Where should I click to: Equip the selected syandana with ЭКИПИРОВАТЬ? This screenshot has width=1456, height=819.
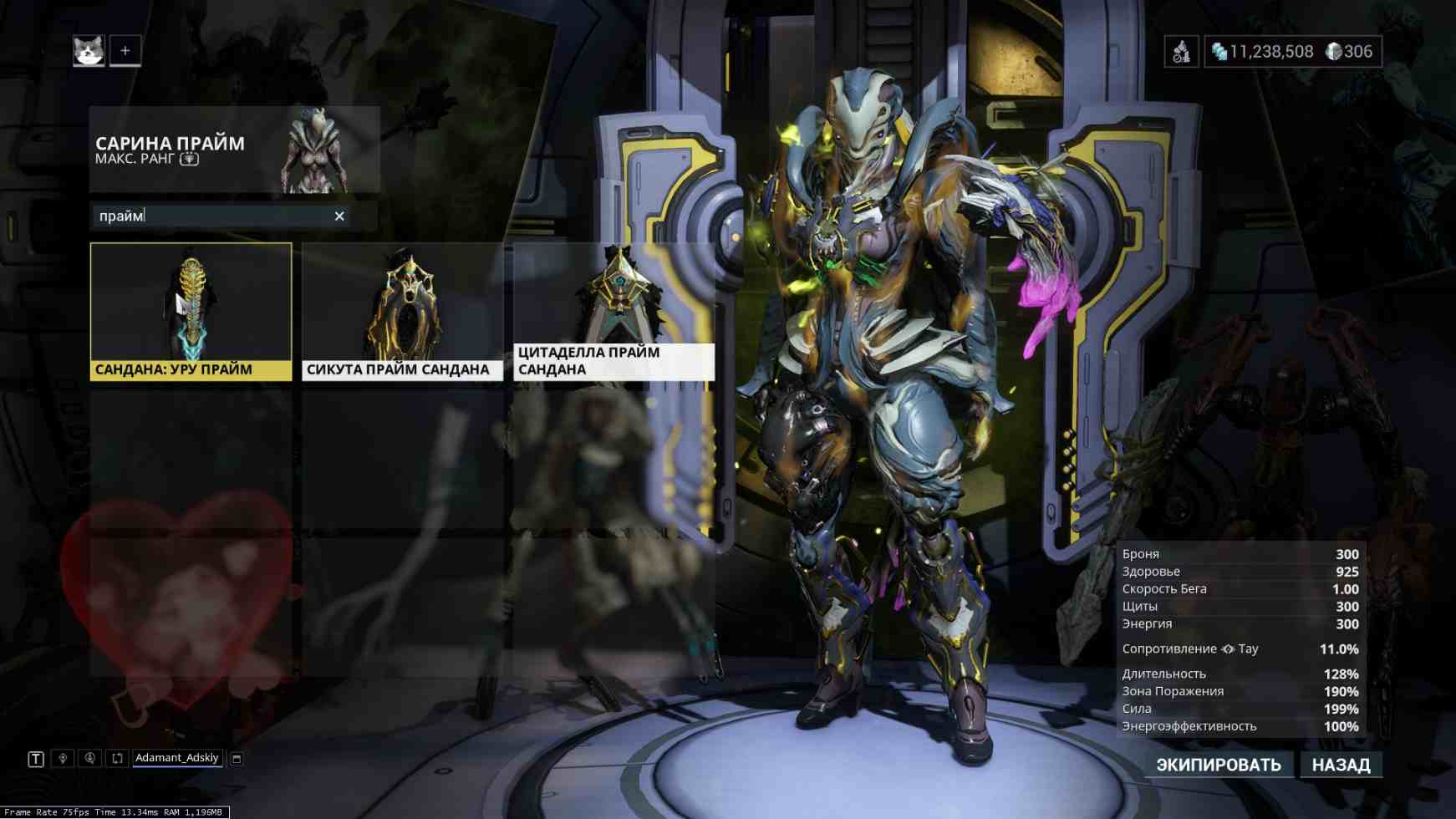1218,765
